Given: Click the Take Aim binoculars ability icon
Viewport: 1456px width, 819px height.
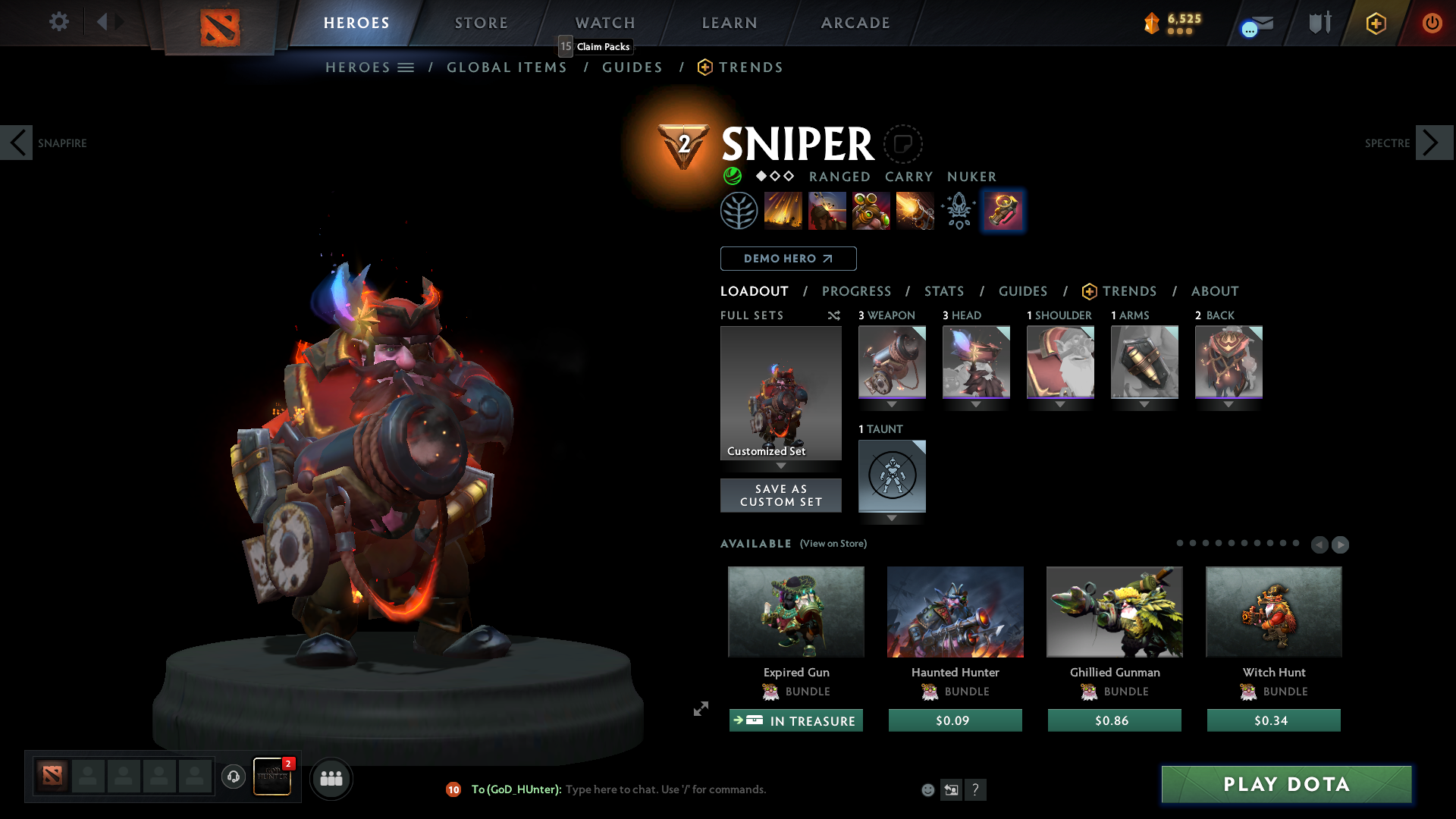Looking at the screenshot, I should pos(871,210).
